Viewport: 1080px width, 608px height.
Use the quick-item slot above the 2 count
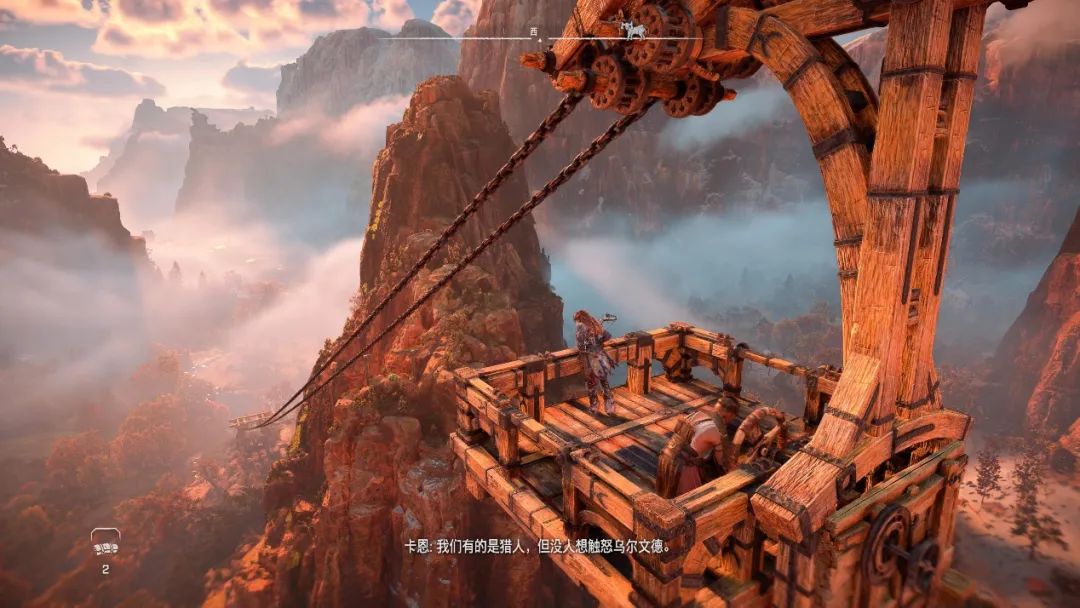click(105, 543)
